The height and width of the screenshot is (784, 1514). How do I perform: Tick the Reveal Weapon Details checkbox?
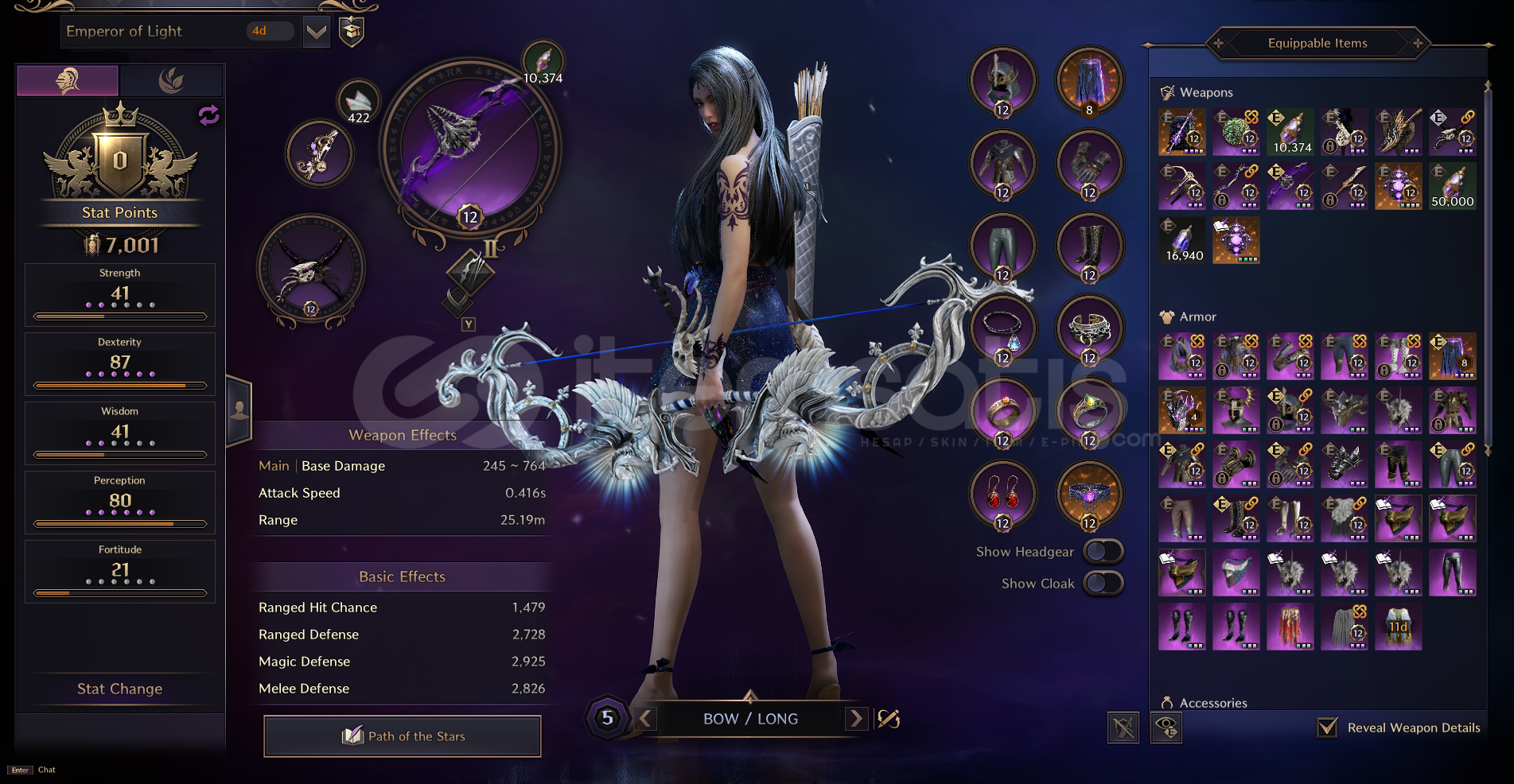1327,728
